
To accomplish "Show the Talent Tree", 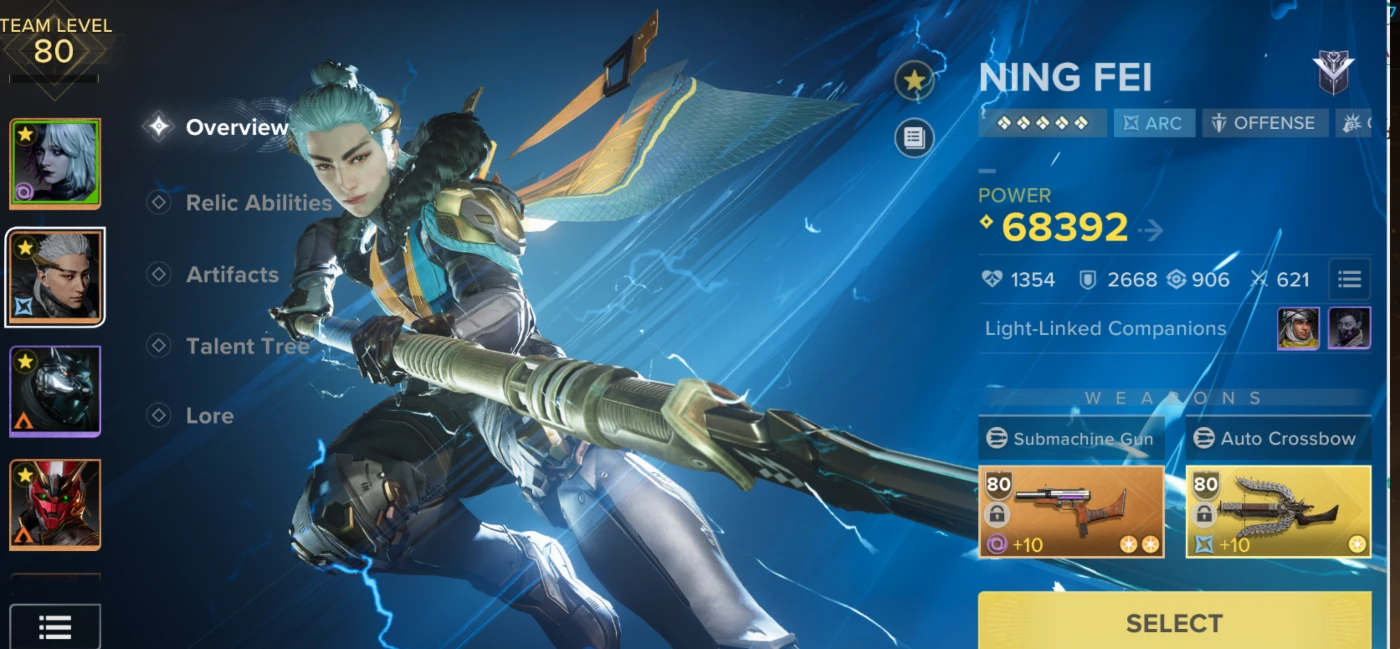I will (x=246, y=346).
